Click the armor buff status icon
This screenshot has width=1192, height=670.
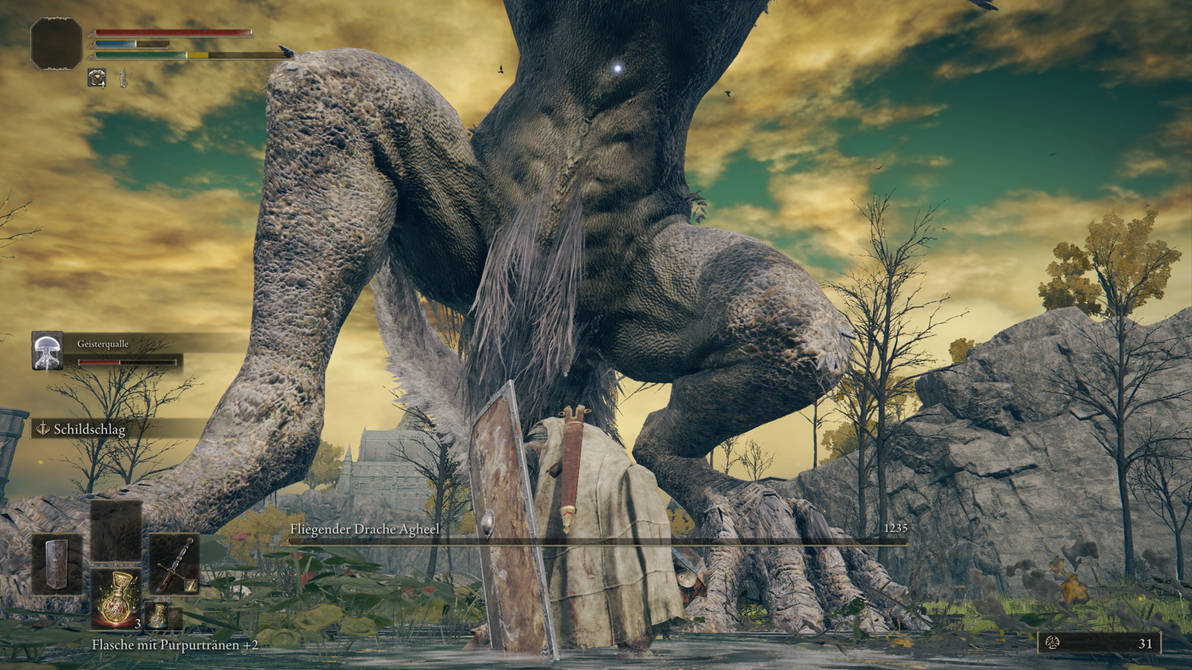pos(97,77)
